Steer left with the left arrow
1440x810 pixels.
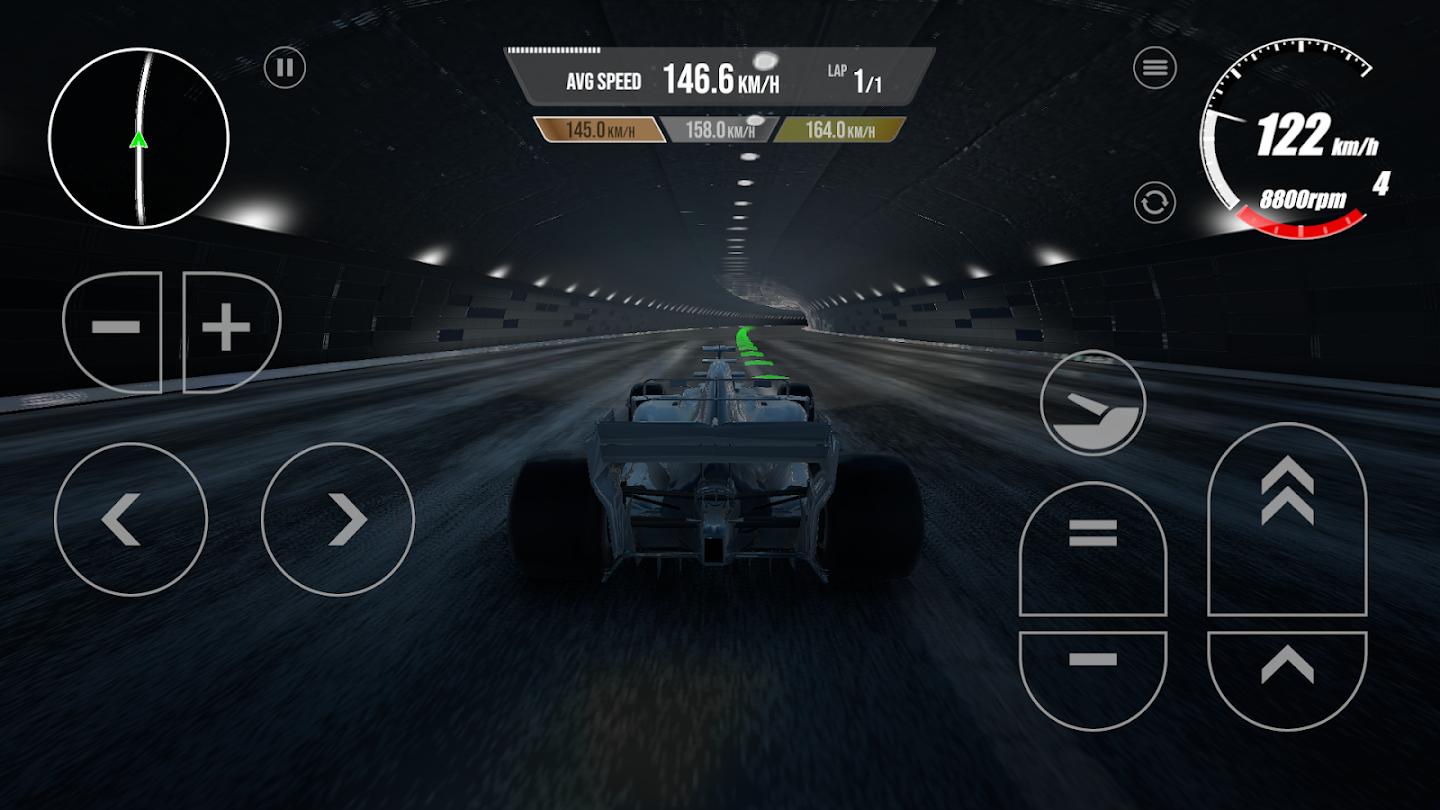[131, 519]
